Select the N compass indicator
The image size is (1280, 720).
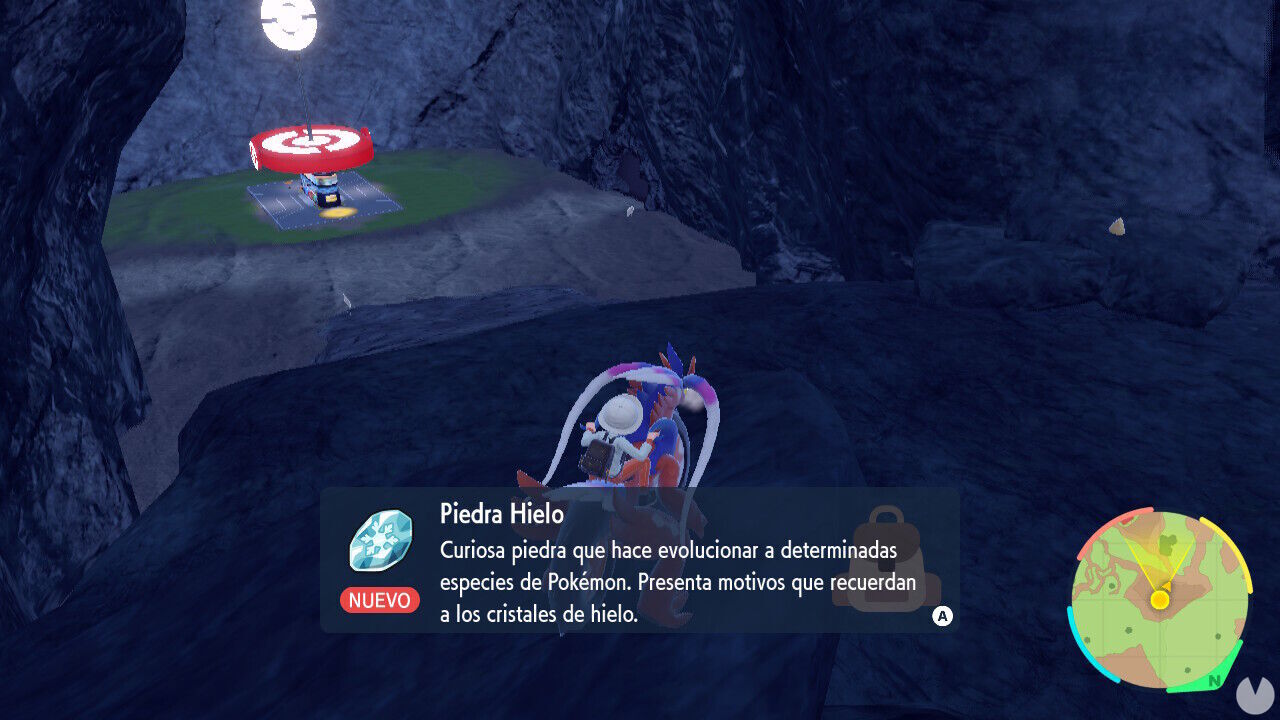[1214, 680]
